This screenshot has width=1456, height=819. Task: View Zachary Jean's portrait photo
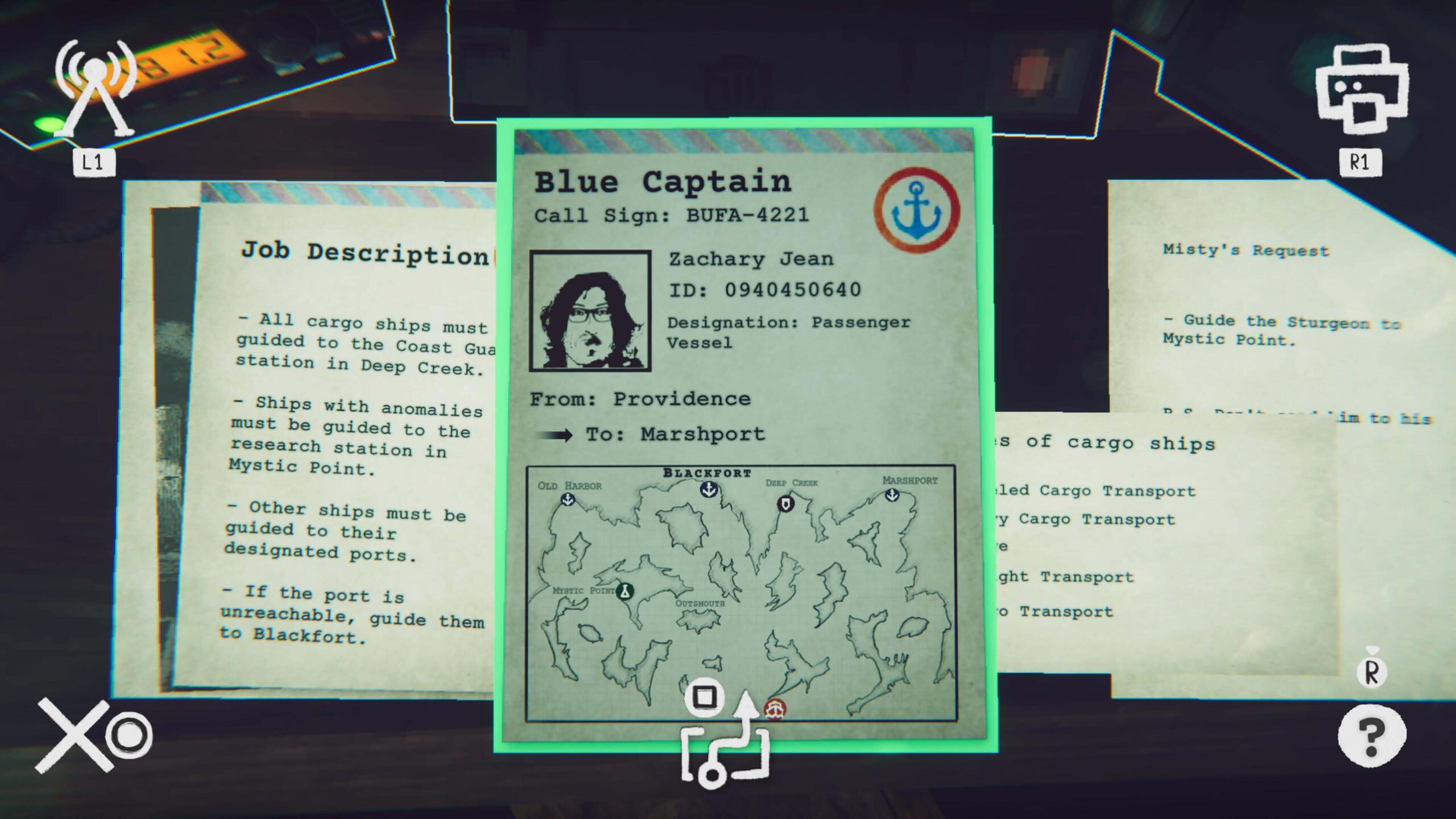coord(590,311)
